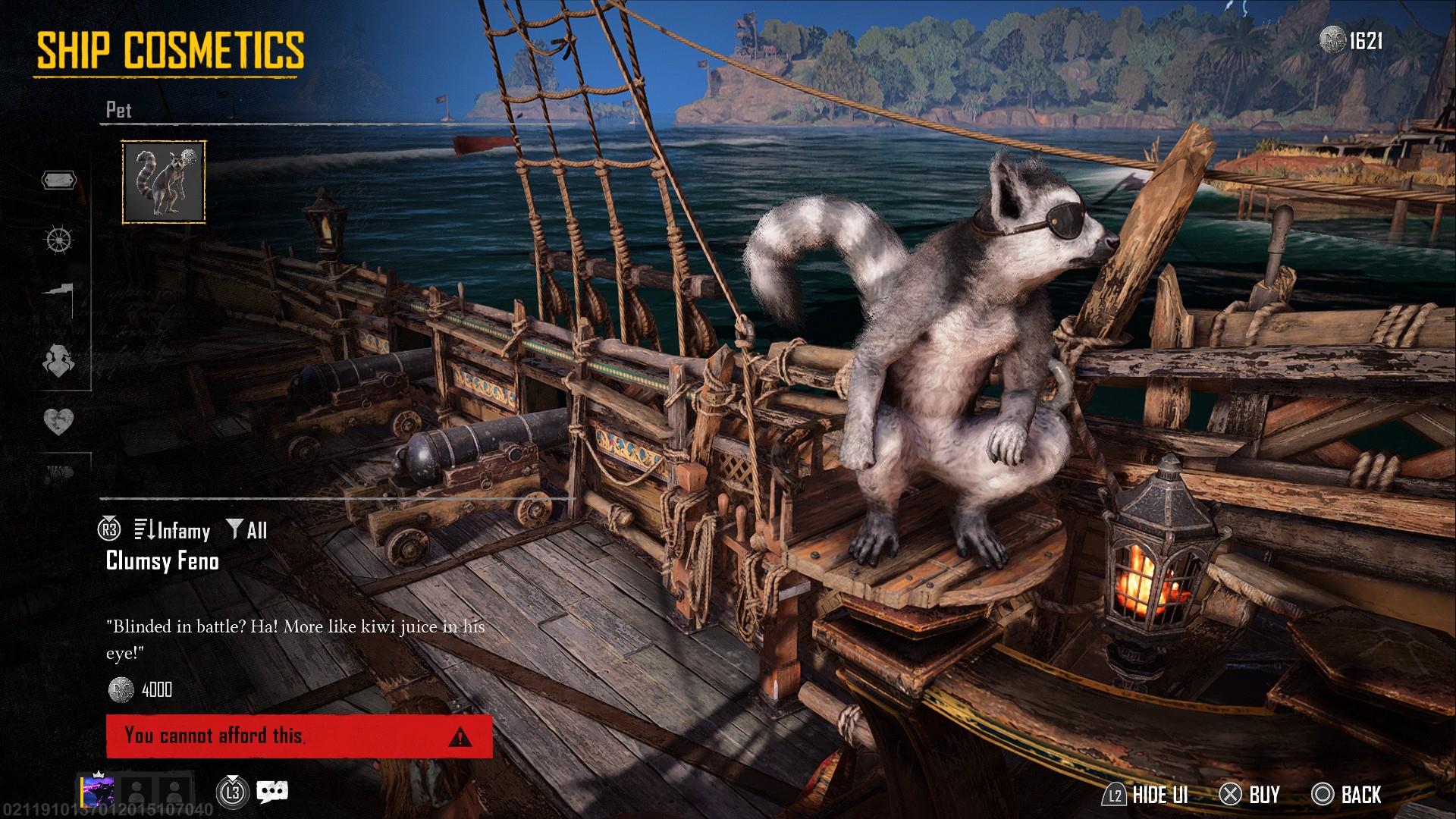1456x819 pixels.
Task: Select the Clumsy Feno lemur pet thumbnail
Action: (164, 182)
